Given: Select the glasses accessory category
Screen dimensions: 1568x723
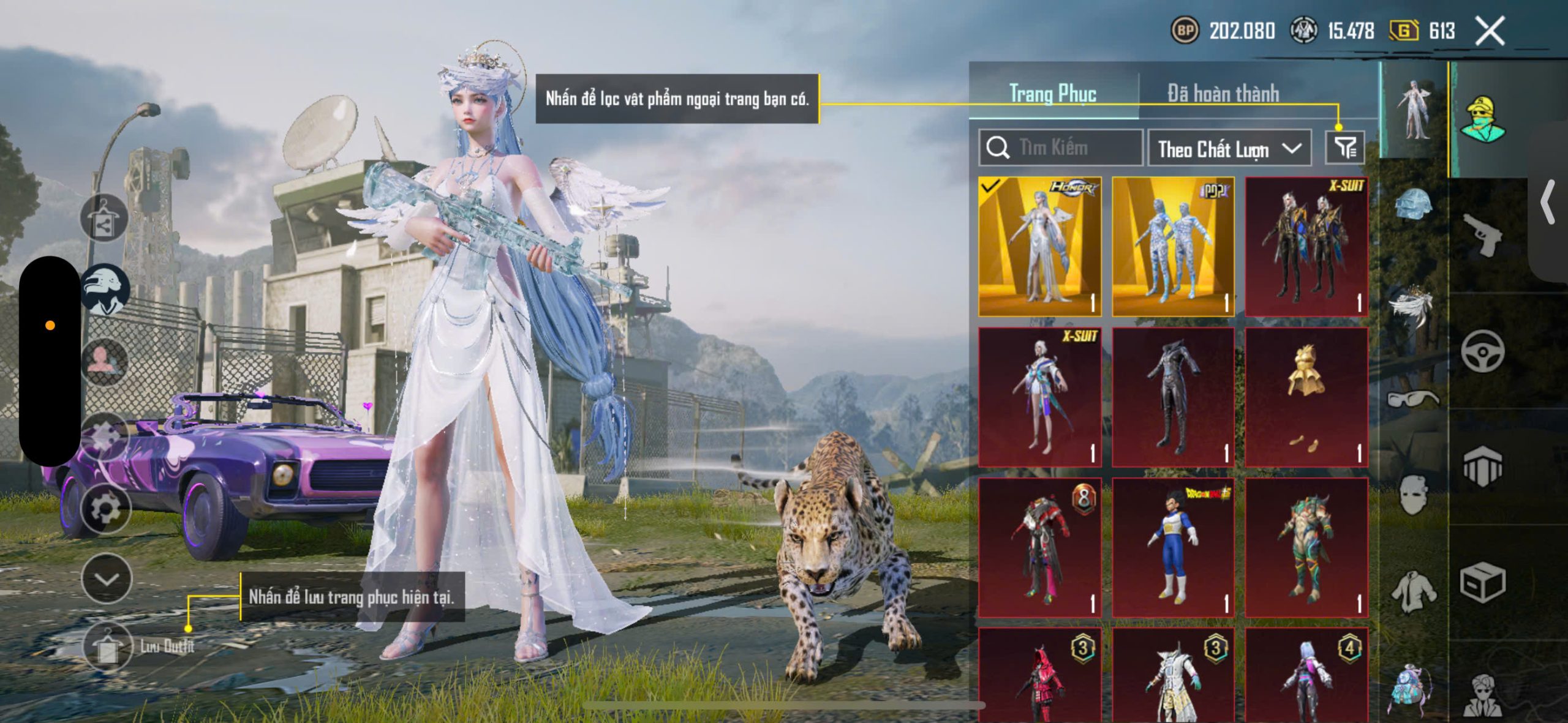Looking at the screenshot, I should point(1412,399).
